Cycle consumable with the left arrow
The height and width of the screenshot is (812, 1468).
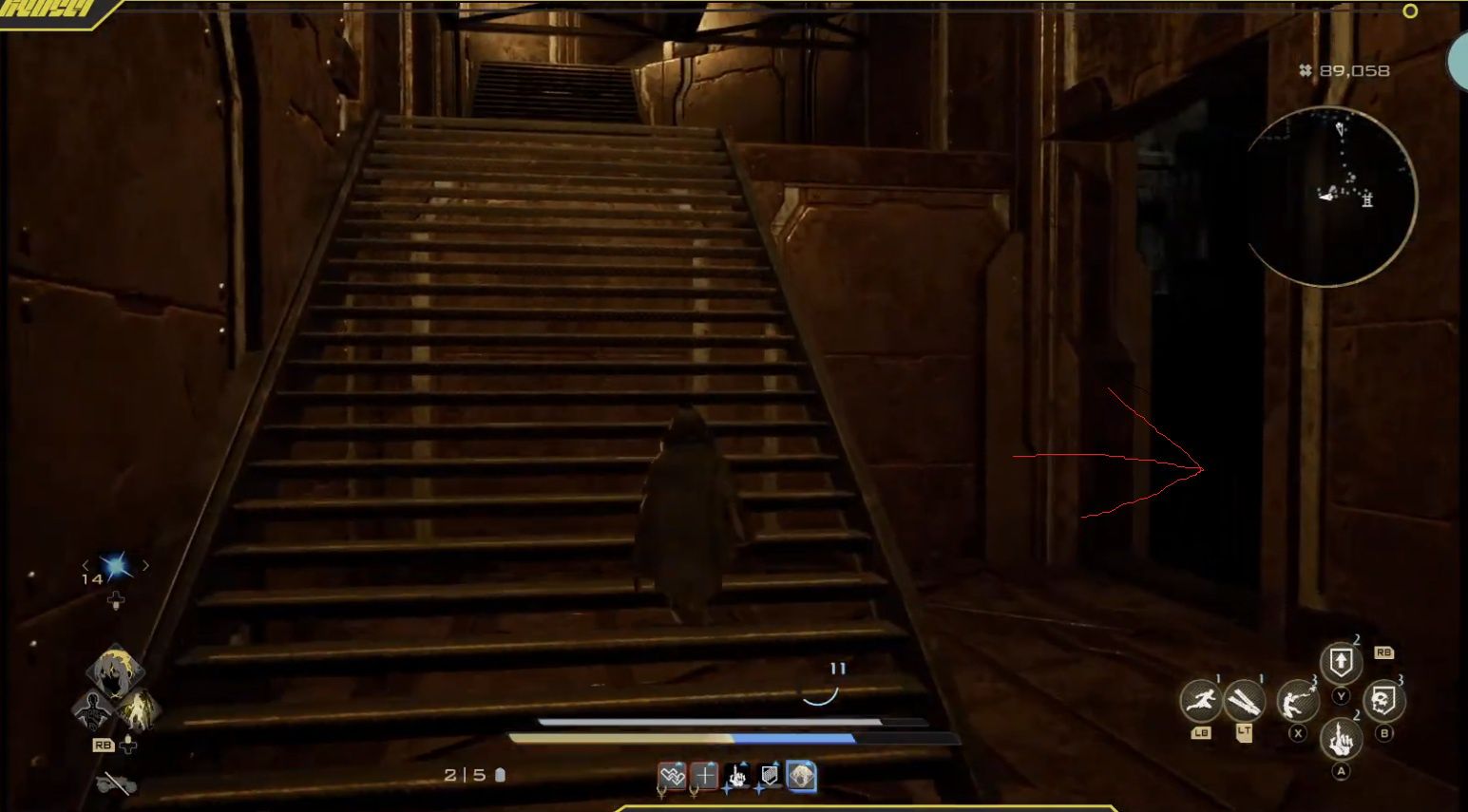pos(86,566)
